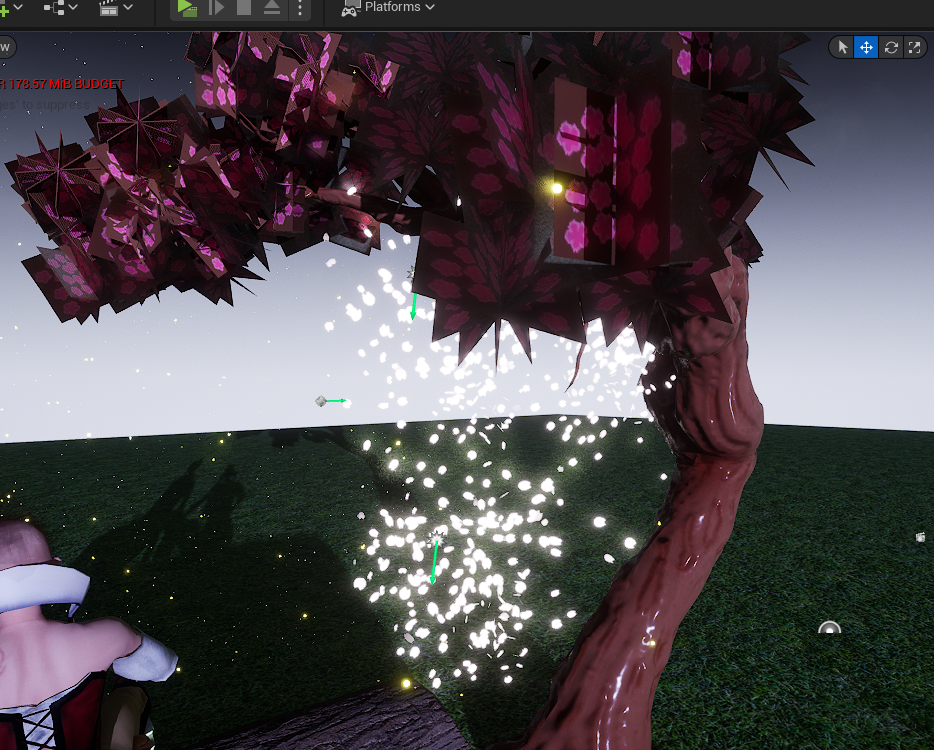The height and width of the screenshot is (750, 934).
Task: Switch to the rotate gizmo tool
Action: 891,47
